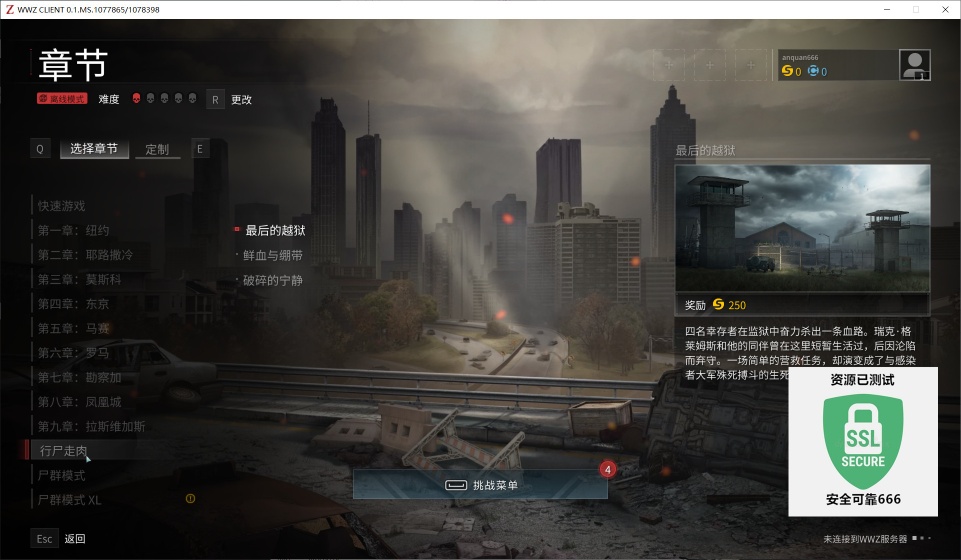This screenshot has height=560, width=961.
Task: Open 第八章:凤凰城 chapter
Action: point(79,402)
